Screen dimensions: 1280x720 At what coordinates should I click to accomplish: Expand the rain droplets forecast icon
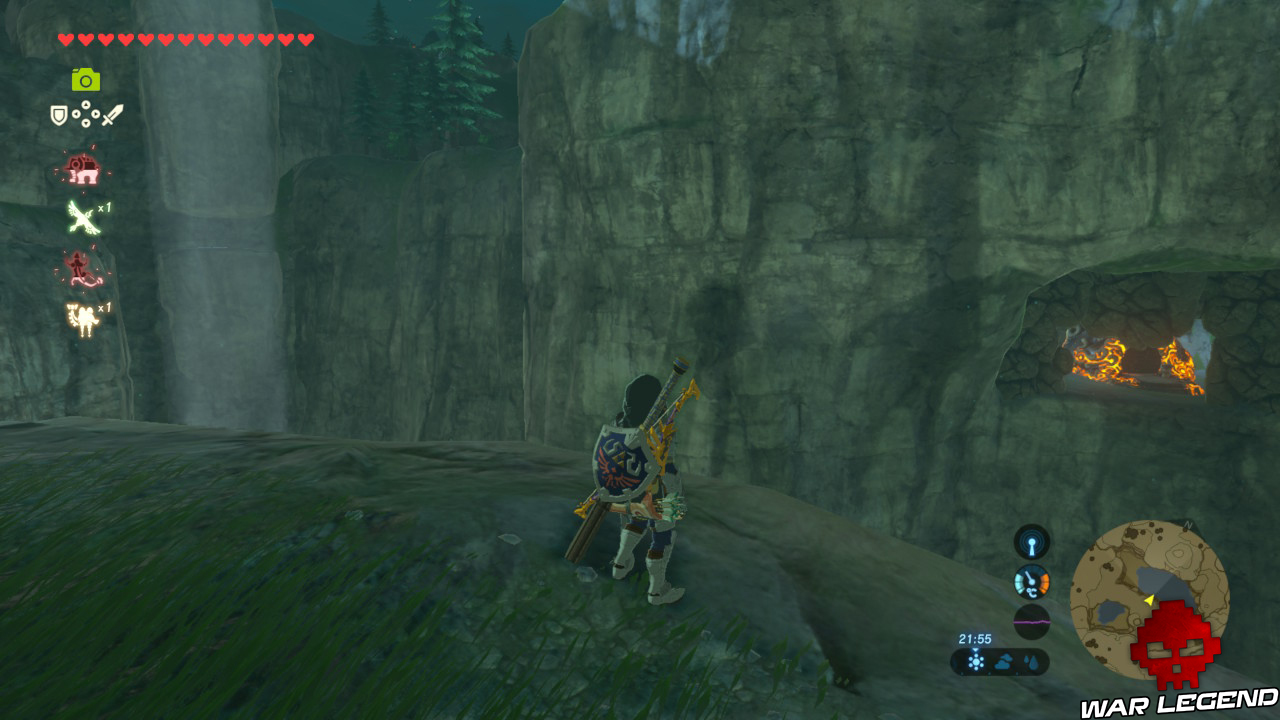tap(1031, 661)
